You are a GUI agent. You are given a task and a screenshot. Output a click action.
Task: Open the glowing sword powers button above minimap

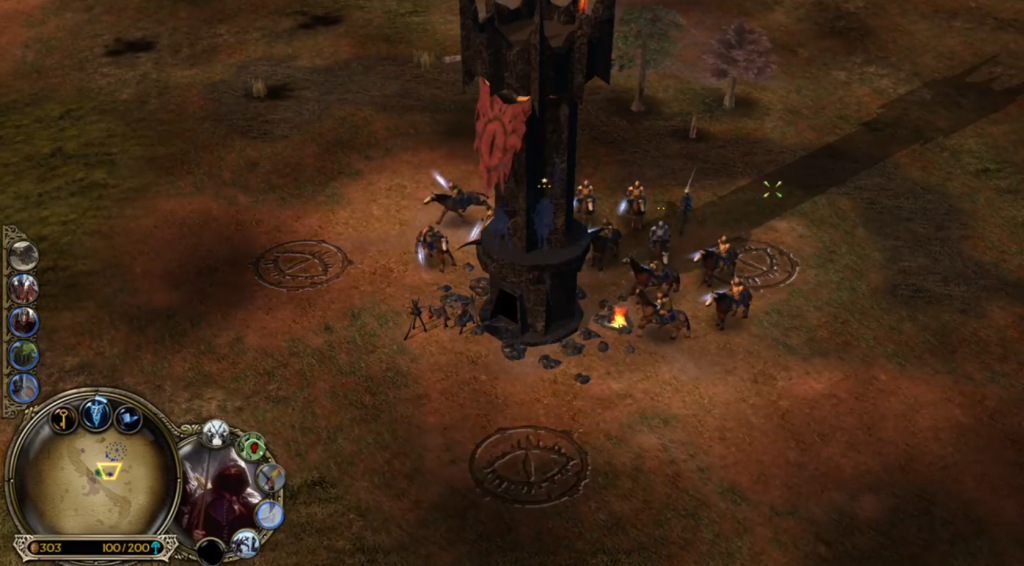pos(96,412)
